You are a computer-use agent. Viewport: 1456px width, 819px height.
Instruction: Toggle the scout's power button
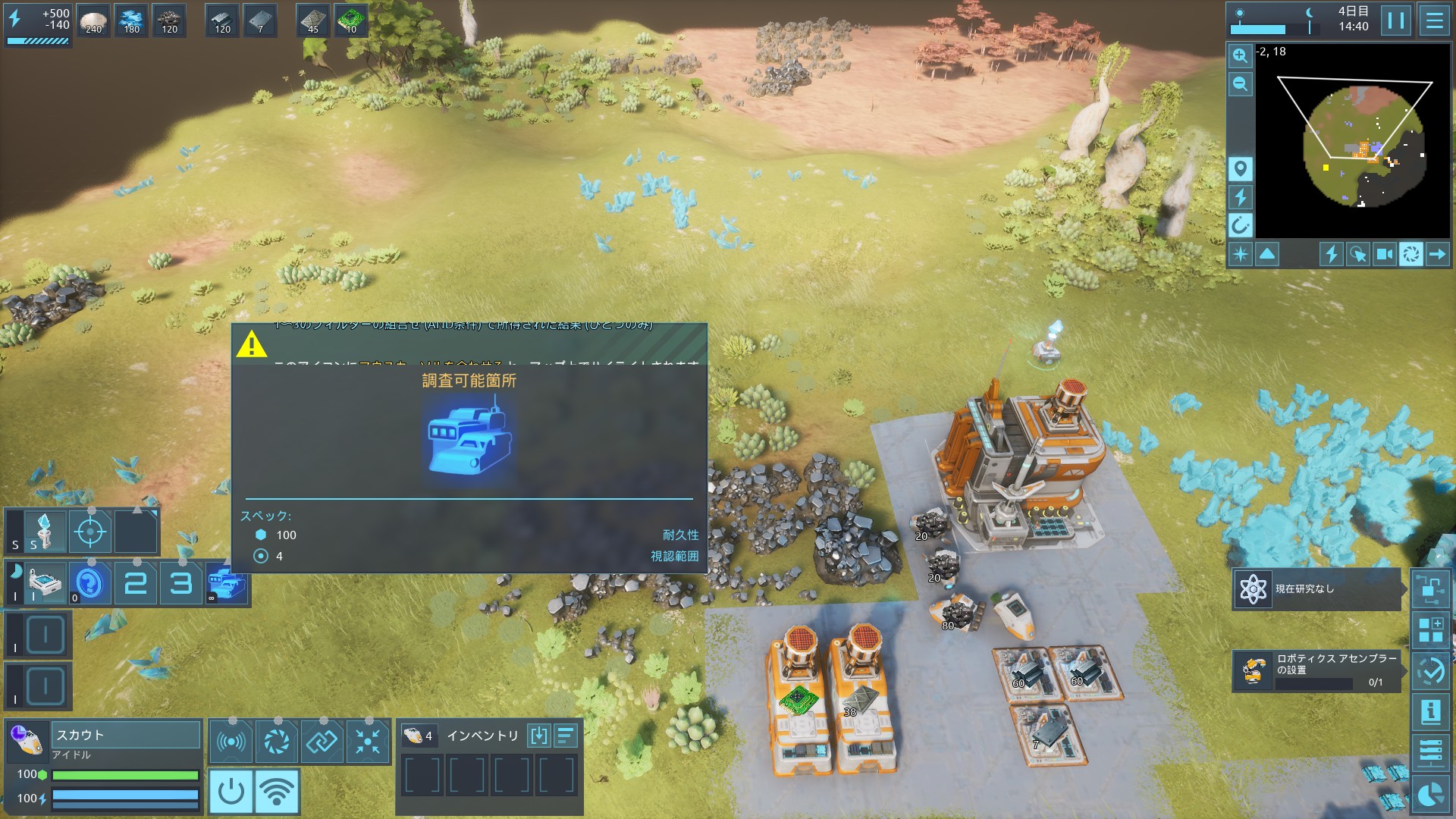(x=231, y=792)
